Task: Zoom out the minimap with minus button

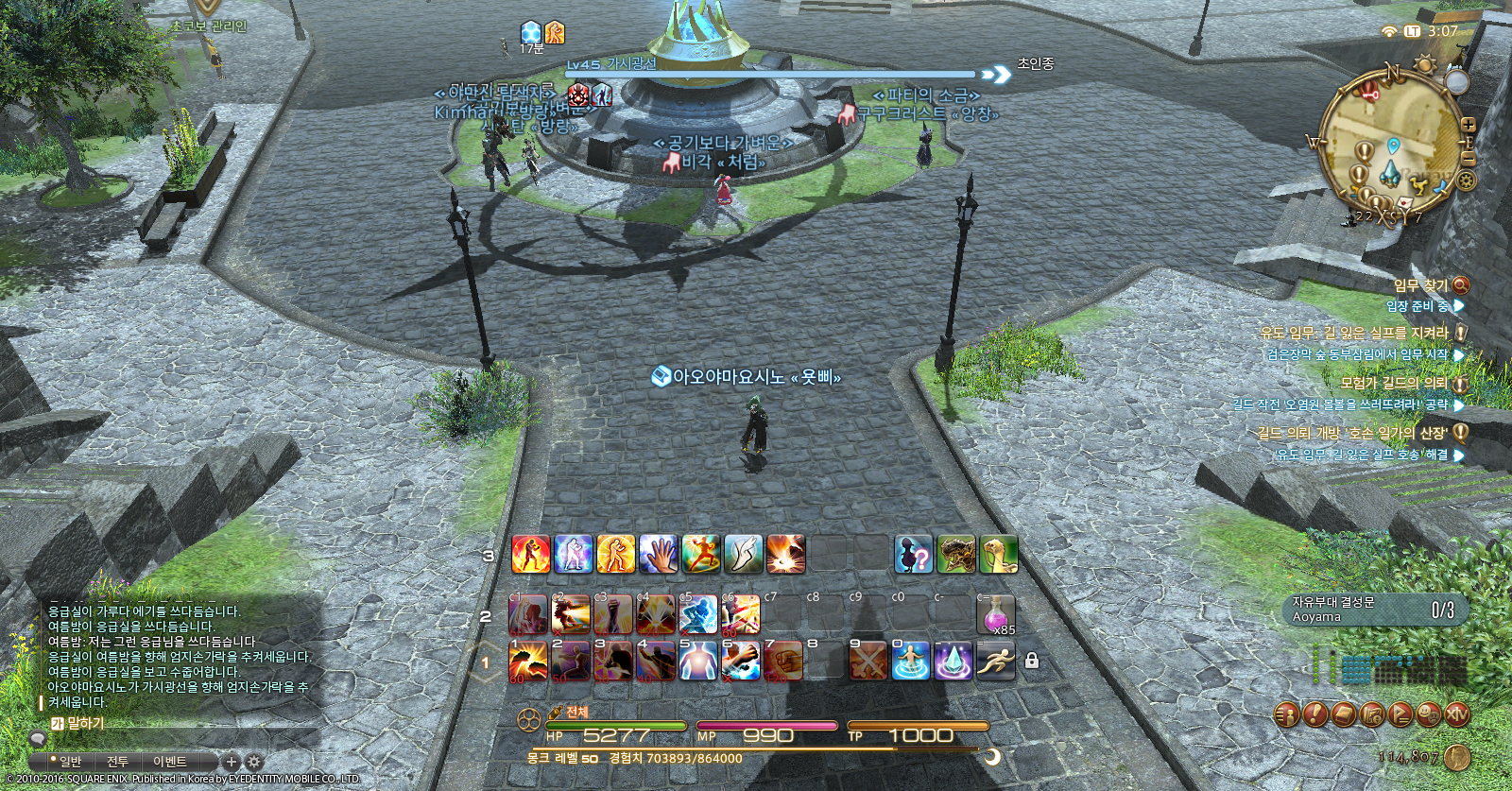Action: point(1468,159)
